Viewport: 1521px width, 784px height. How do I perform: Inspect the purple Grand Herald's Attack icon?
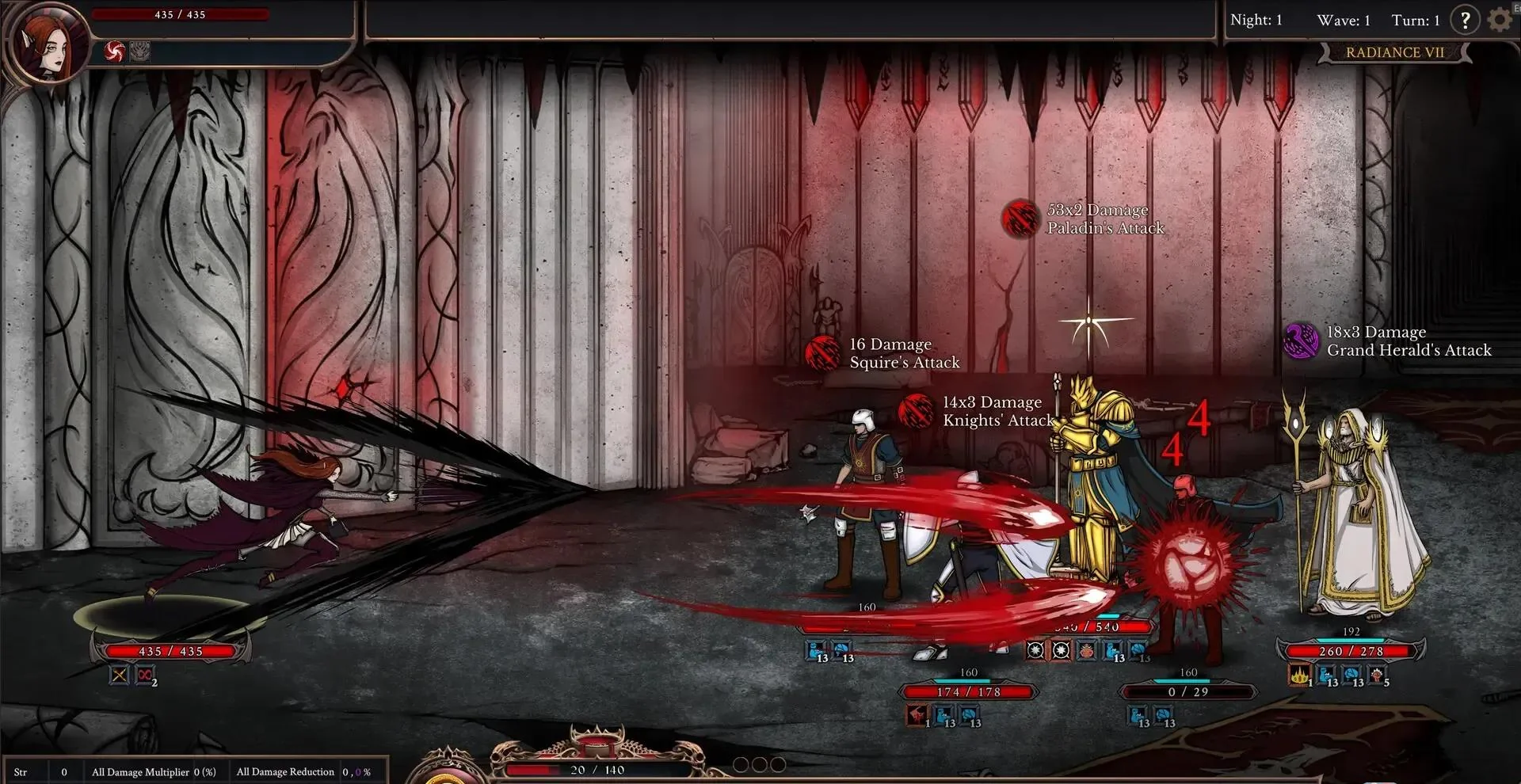tap(1300, 341)
